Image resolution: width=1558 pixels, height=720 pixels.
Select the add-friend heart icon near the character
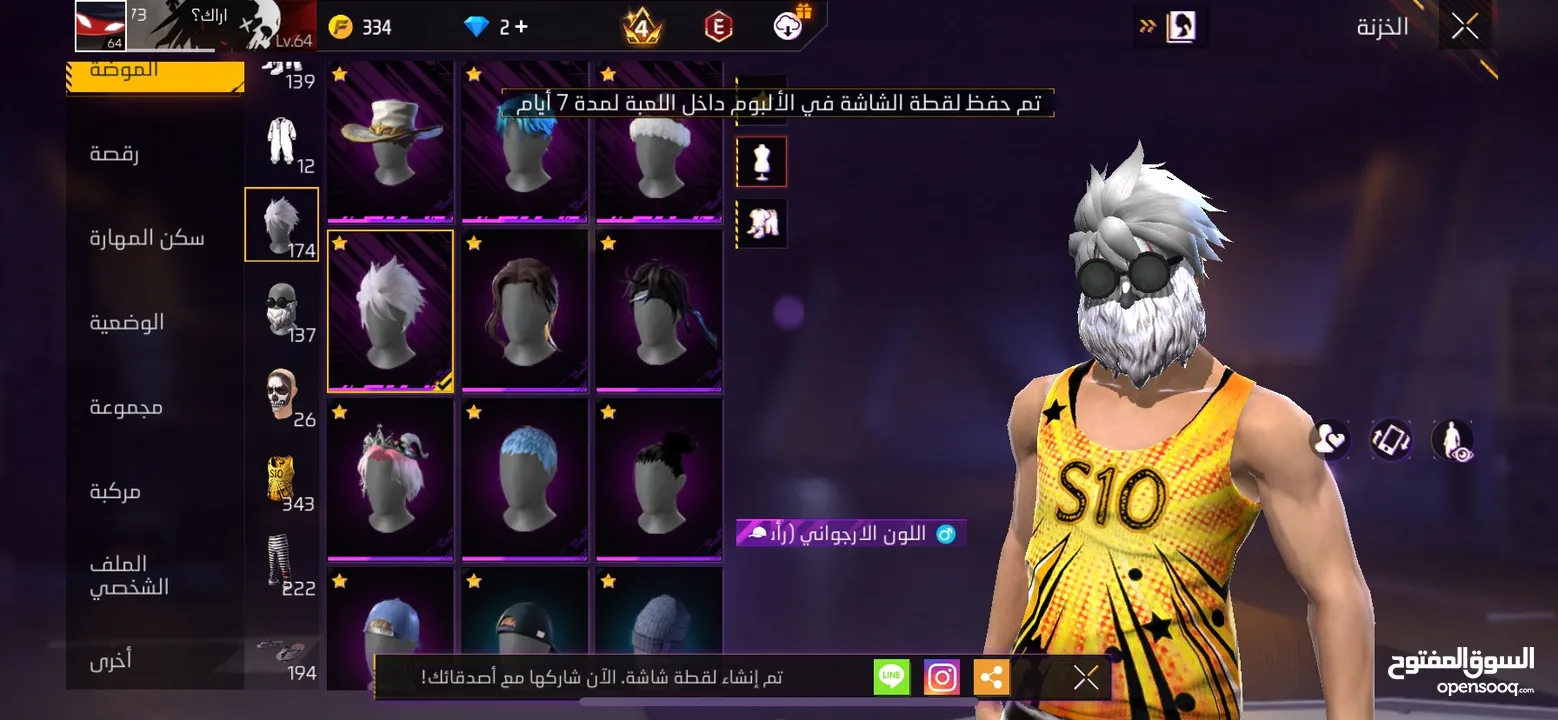pyautogui.click(x=1330, y=440)
